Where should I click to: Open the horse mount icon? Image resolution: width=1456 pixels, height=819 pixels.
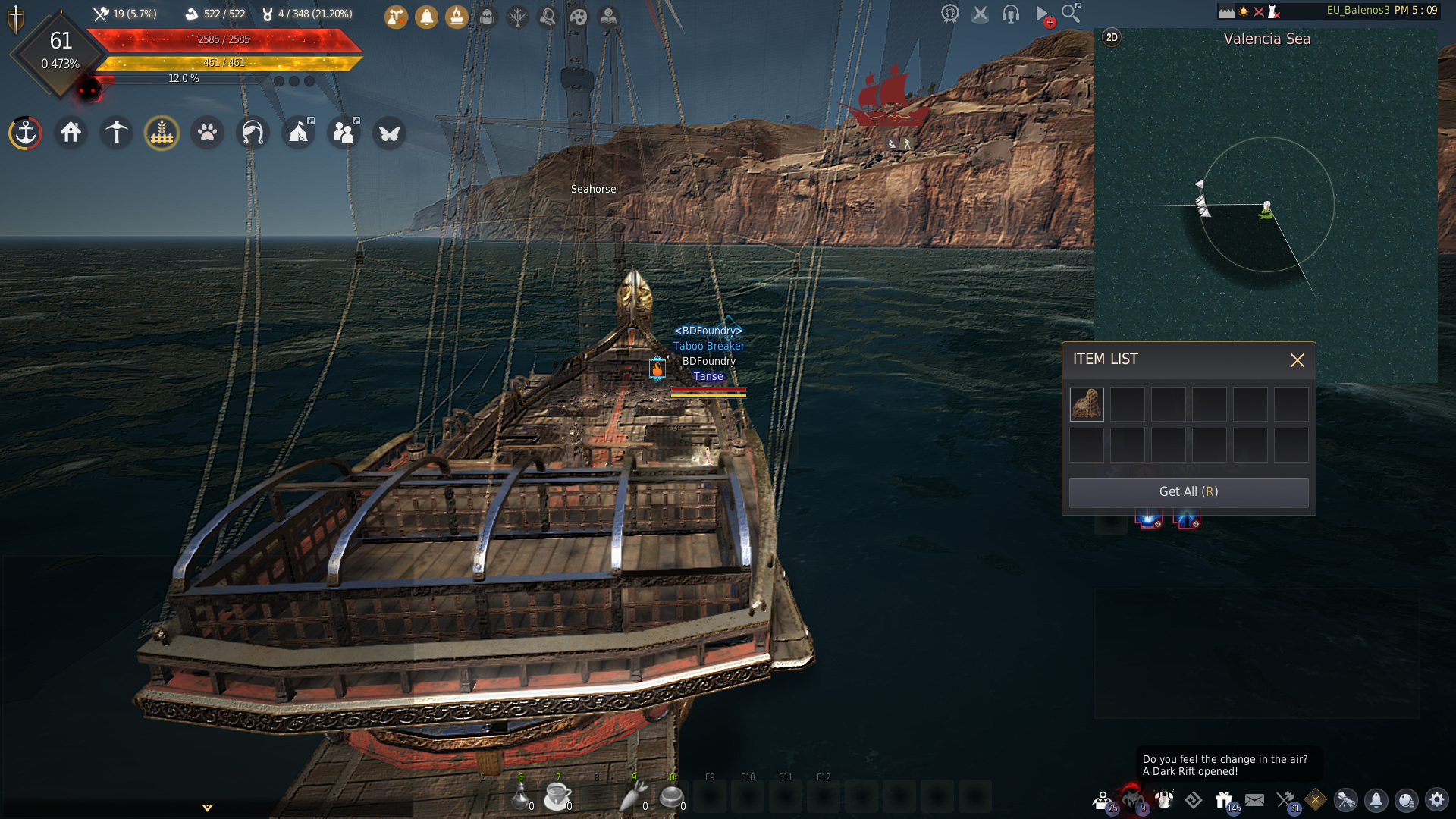click(253, 133)
